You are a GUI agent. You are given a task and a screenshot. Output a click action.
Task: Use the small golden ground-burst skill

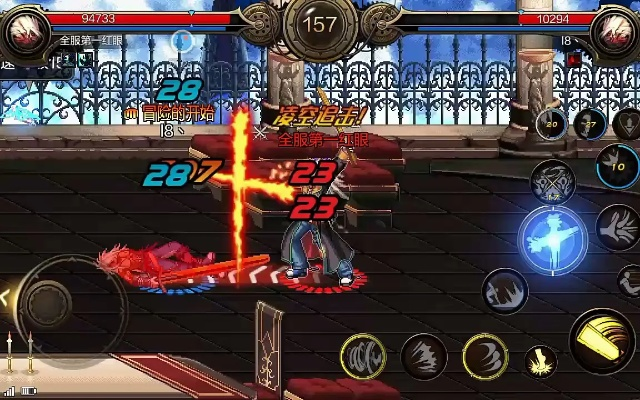point(541,362)
